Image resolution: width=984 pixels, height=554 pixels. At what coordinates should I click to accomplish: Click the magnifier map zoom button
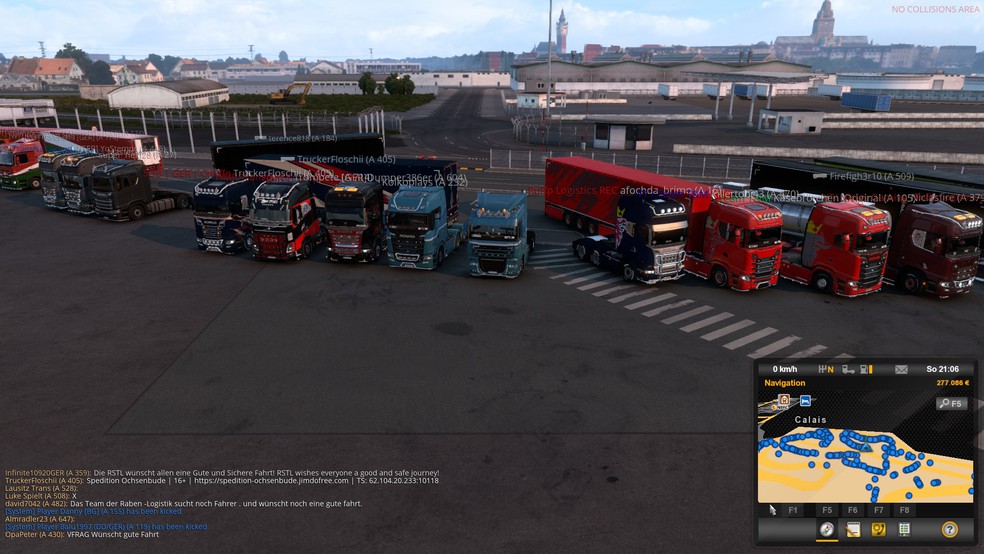(x=951, y=404)
